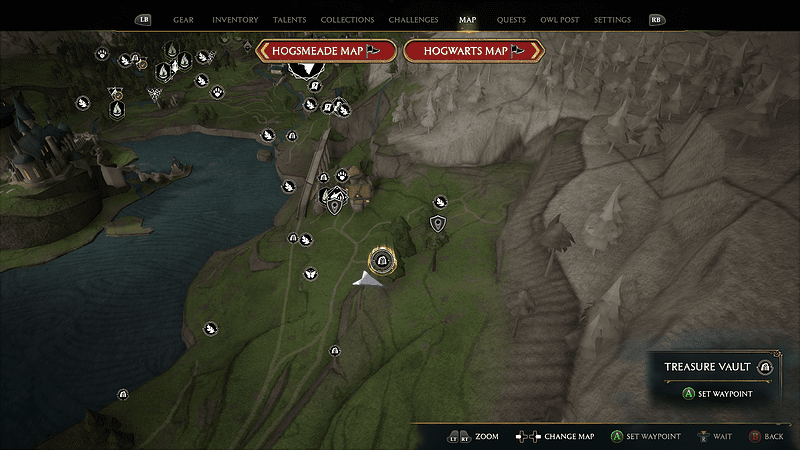This screenshot has height=450, width=800.
Task: Show the Talents tab
Action: click(289, 20)
